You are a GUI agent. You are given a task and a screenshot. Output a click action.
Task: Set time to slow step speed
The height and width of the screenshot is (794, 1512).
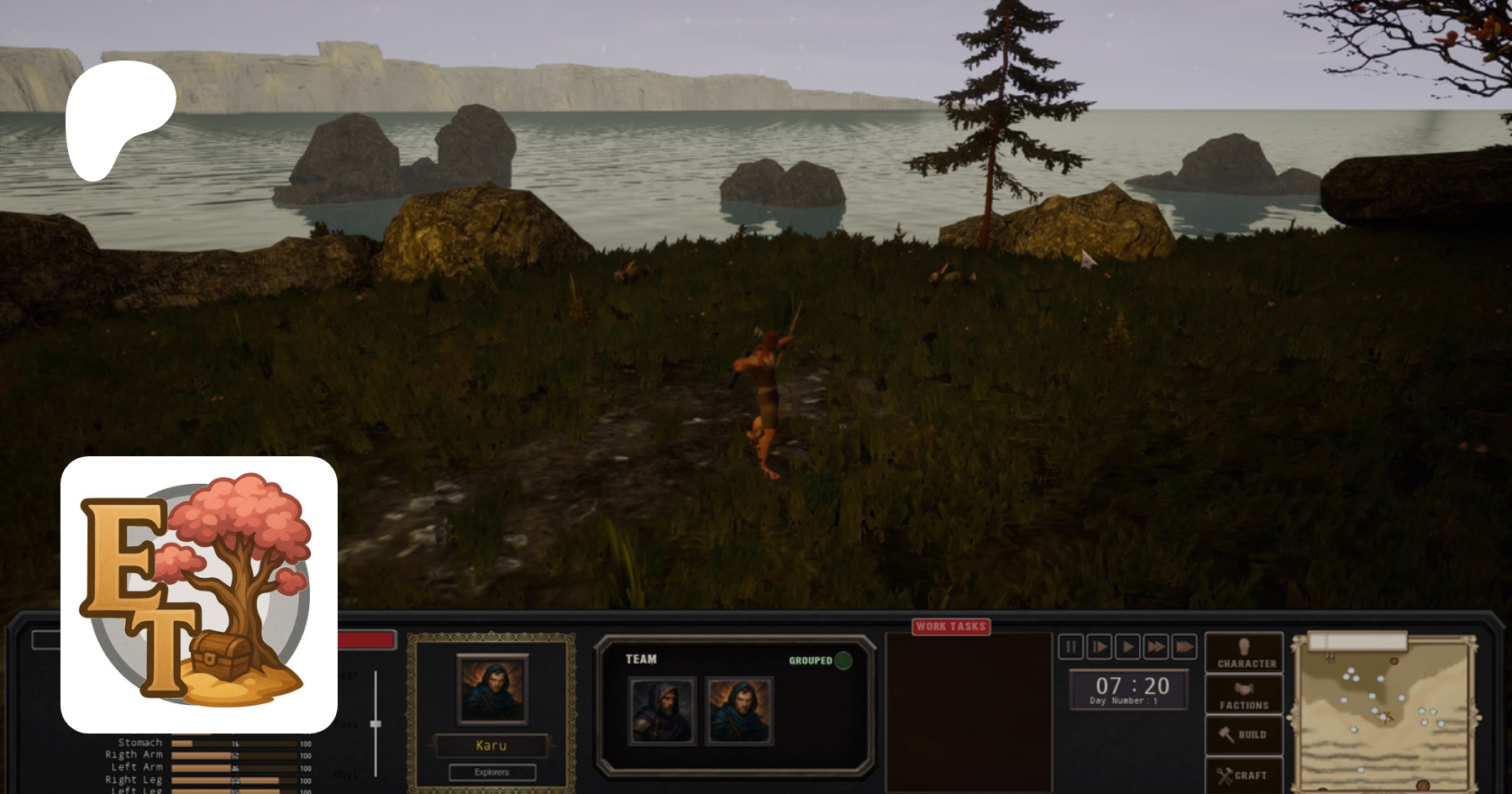(x=1099, y=647)
